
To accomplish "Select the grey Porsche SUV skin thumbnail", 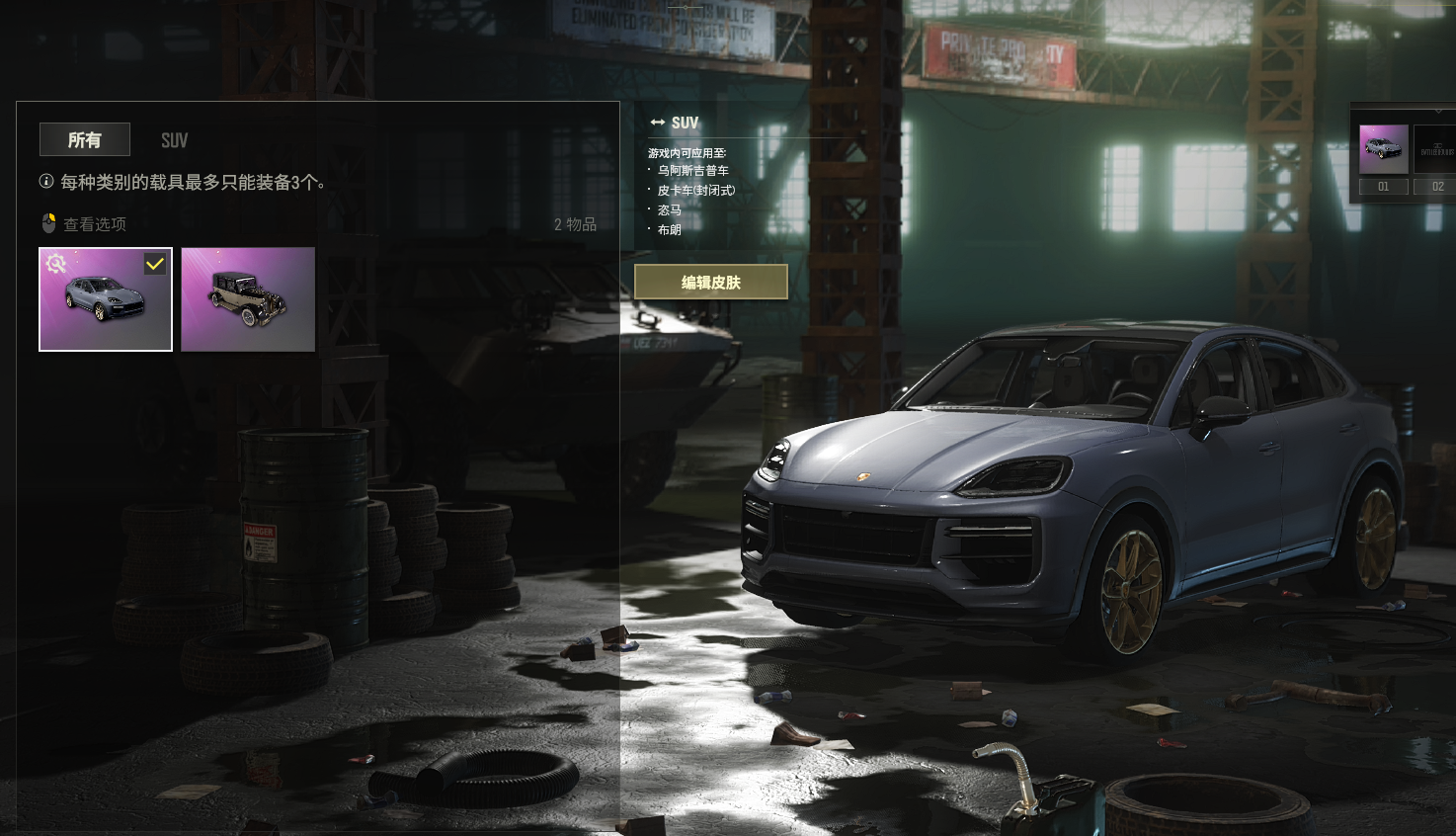I will pyautogui.click(x=106, y=301).
